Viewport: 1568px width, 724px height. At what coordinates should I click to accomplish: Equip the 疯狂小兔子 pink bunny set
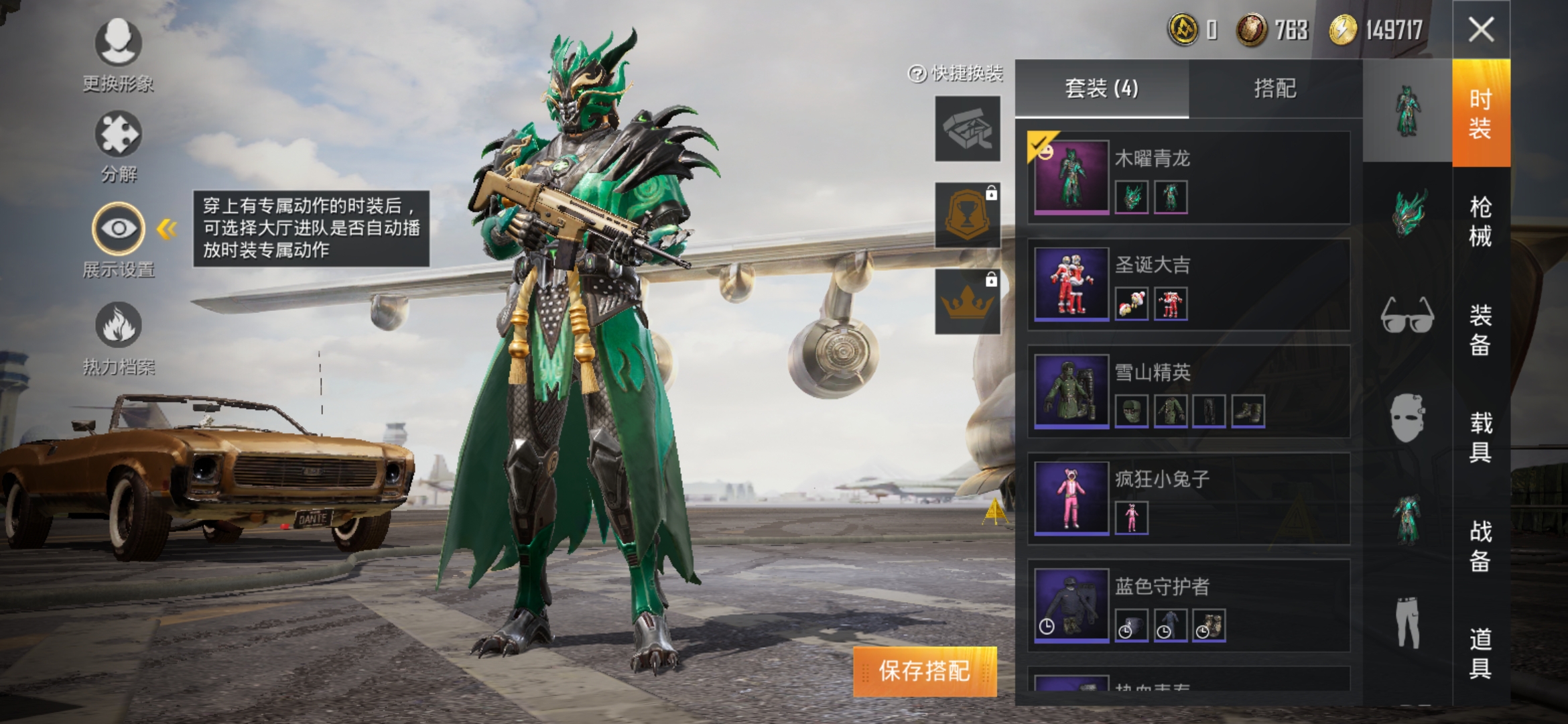coord(1189,499)
